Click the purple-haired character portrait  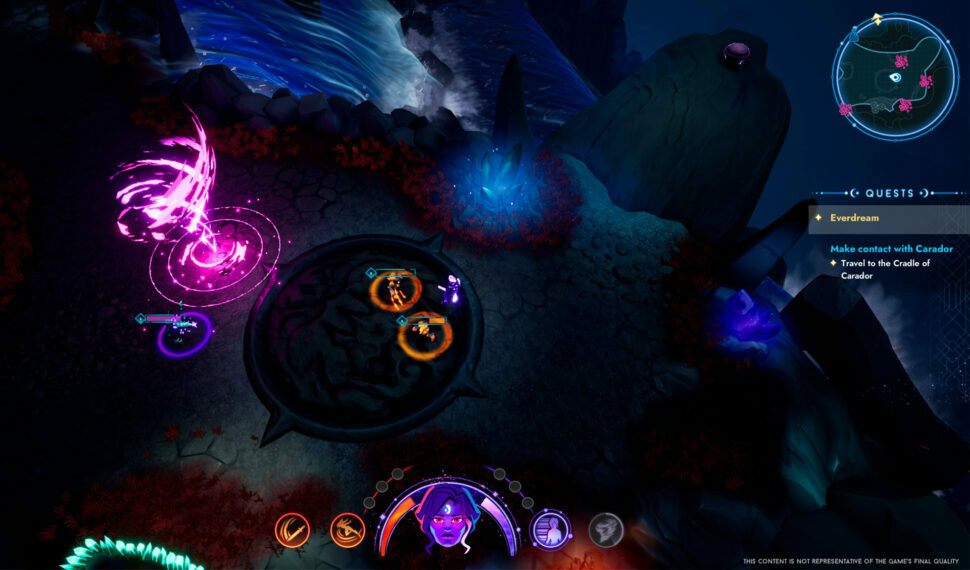tap(448, 518)
